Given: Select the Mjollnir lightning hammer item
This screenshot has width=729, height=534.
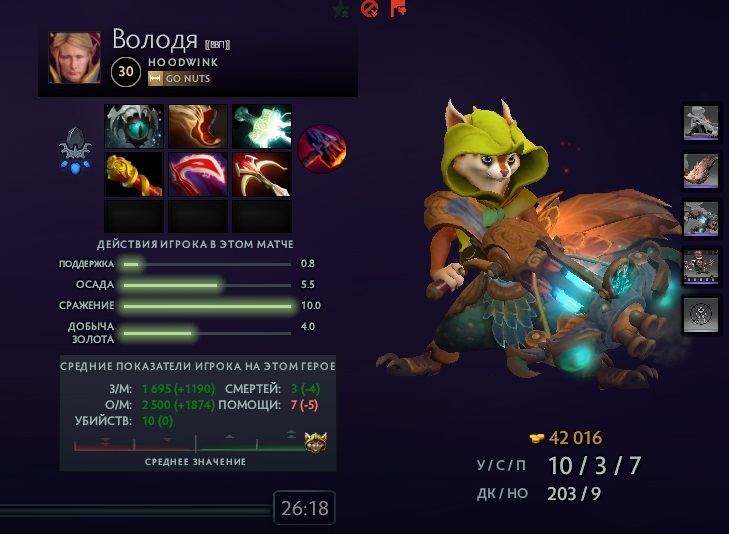Looking at the screenshot, I should point(262,127).
